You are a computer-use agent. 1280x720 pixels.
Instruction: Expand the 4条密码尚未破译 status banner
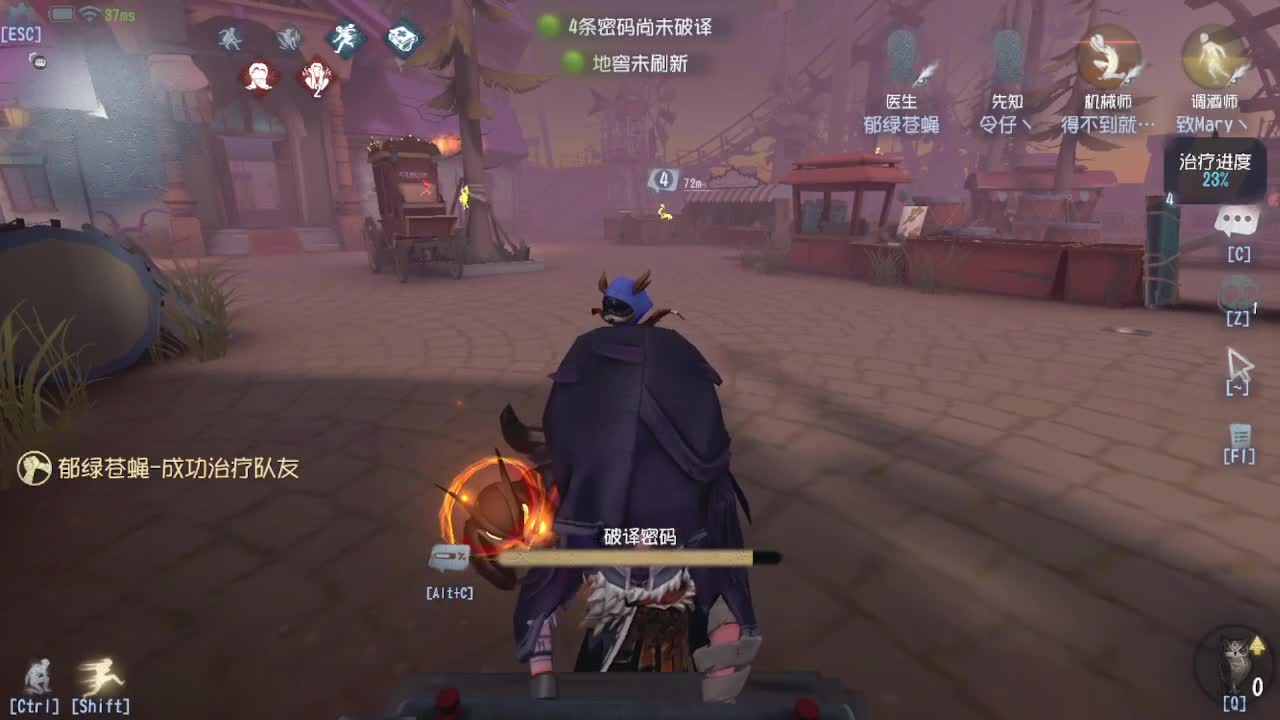(x=630, y=29)
